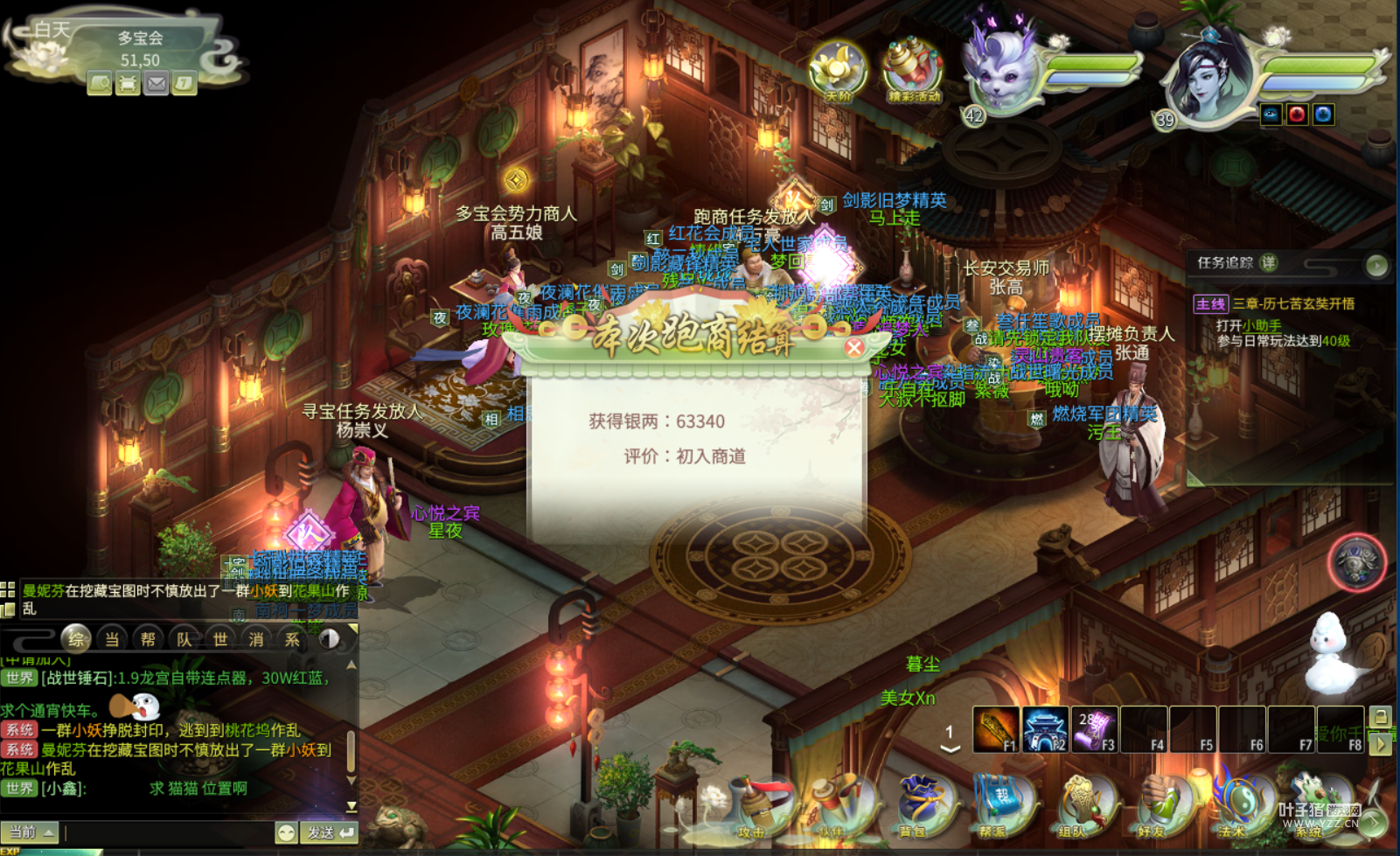
Task: Toggle the hotbar lock icon
Action: pos(1380,716)
